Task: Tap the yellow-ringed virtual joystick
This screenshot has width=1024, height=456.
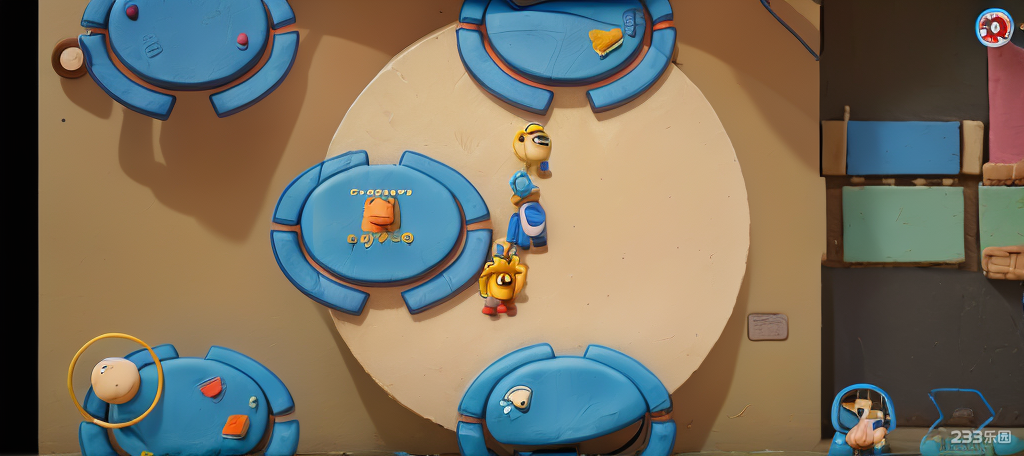Action: pos(115,380)
